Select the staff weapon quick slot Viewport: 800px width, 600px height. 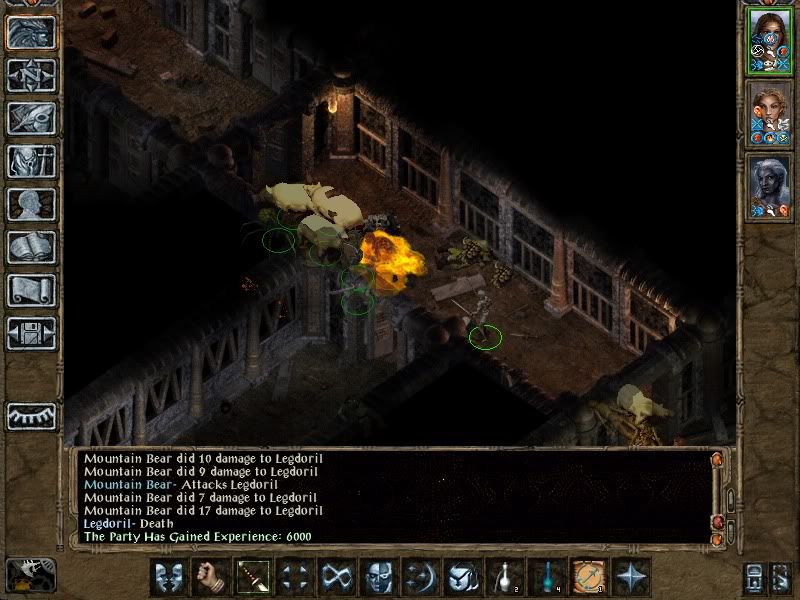252,577
